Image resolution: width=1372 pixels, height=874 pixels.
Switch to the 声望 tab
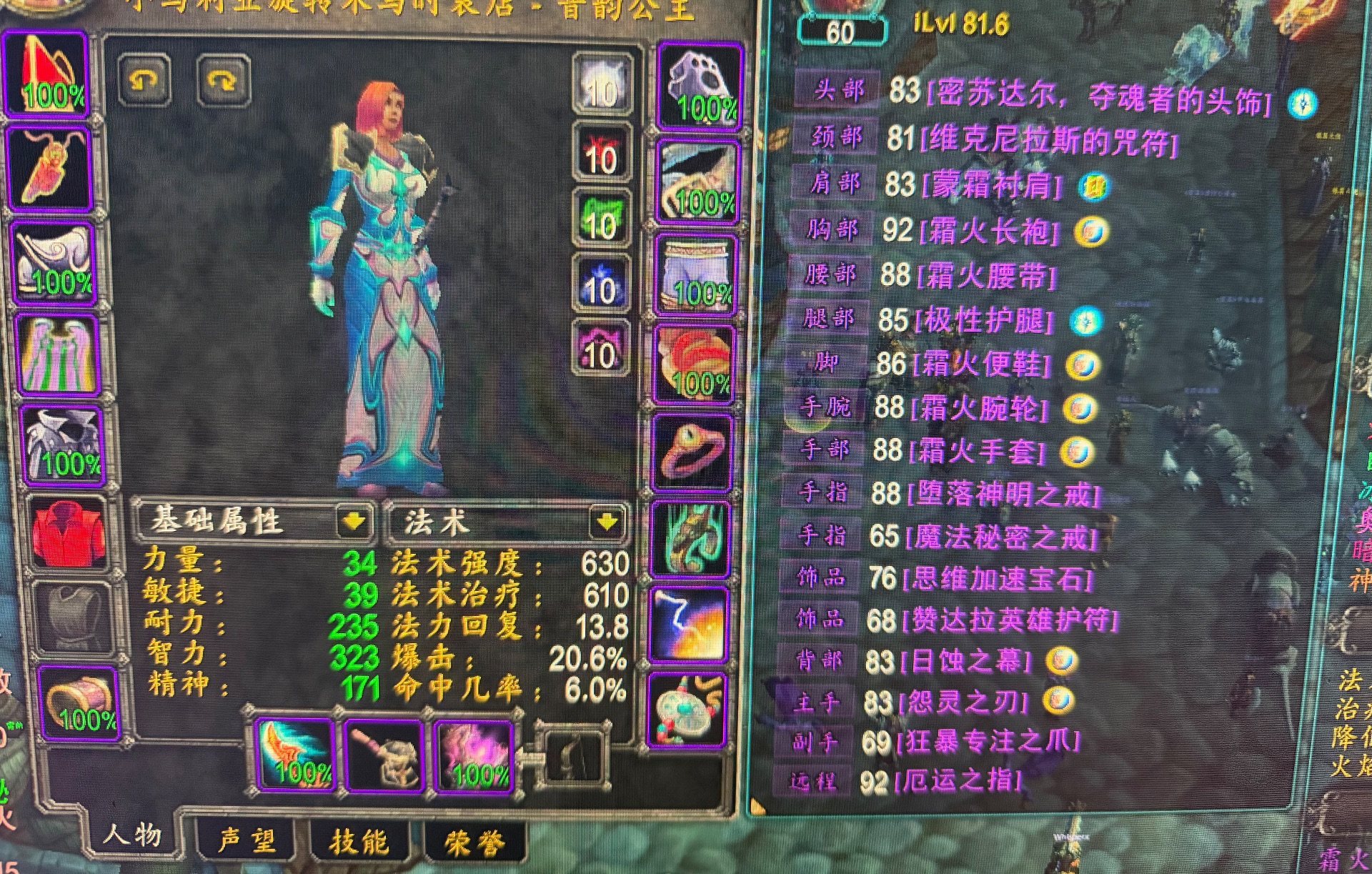click(x=247, y=840)
